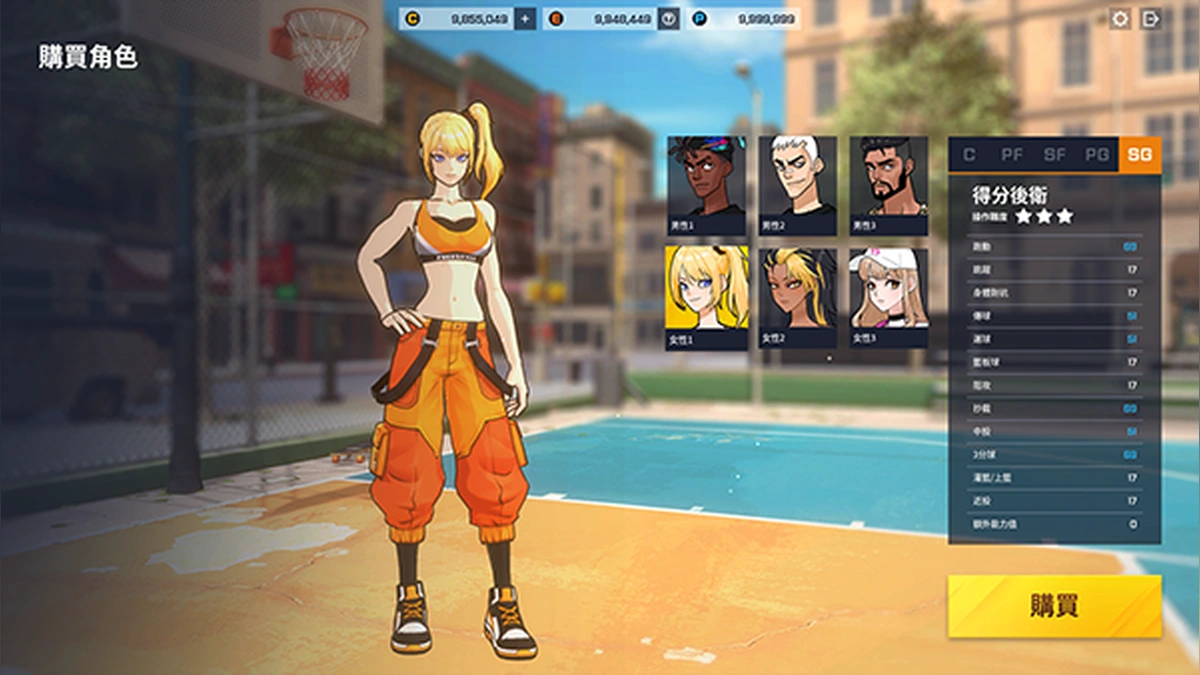Switch to the C position tab
The image size is (1200, 675).
(x=969, y=155)
